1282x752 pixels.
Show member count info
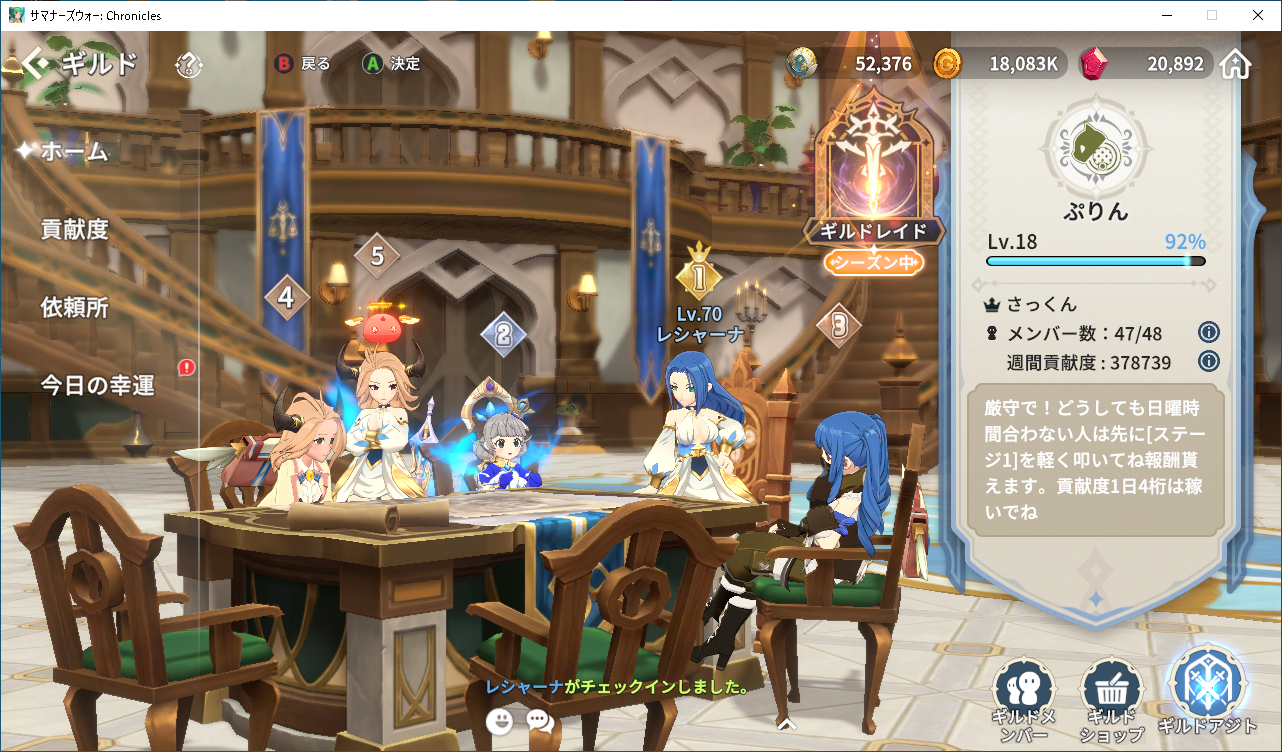pyautogui.click(x=1208, y=333)
